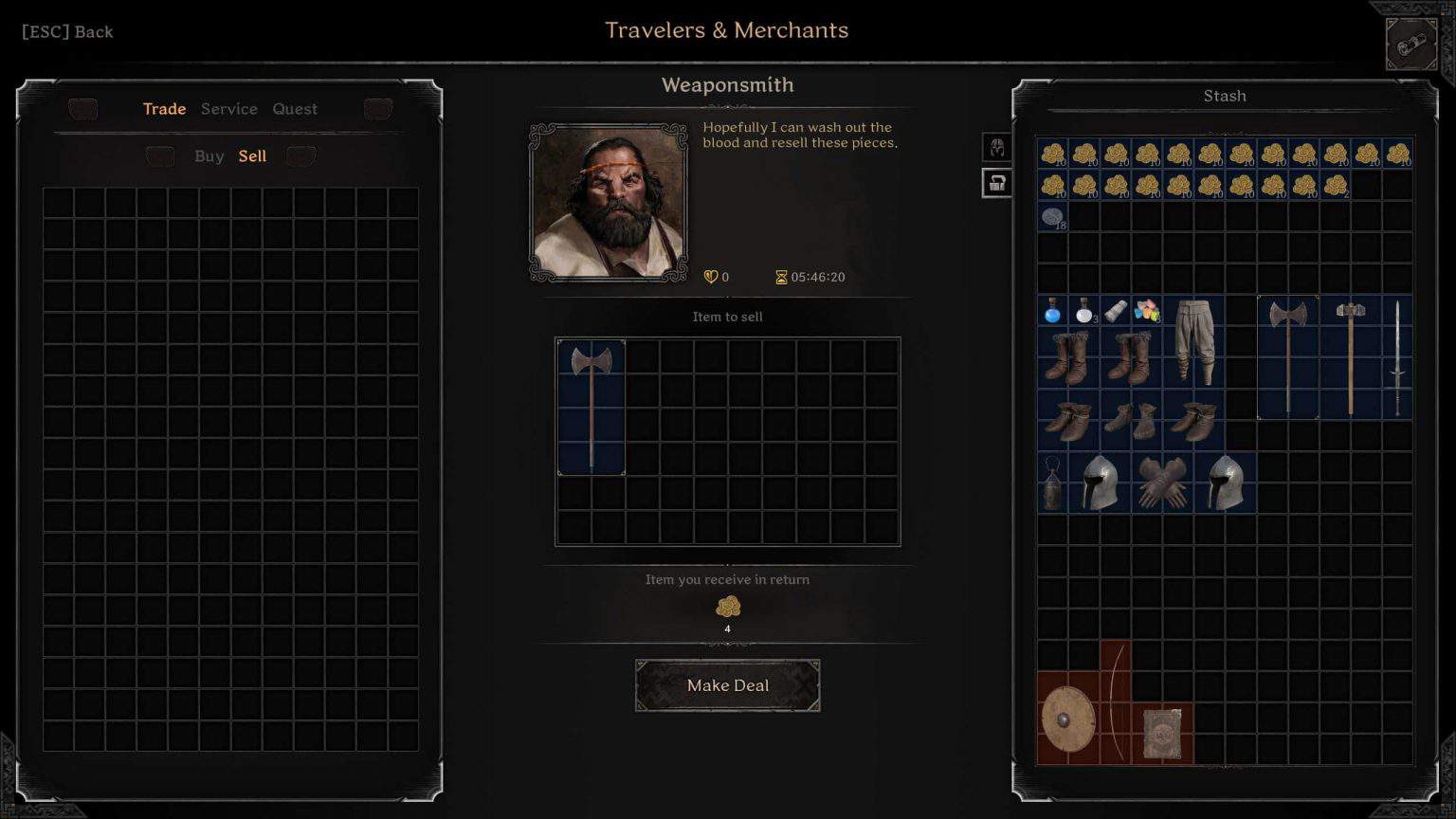Toggle the Service tab option
Image resolution: width=1456 pixels, height=819 pixels.
[x=228, y=109]
